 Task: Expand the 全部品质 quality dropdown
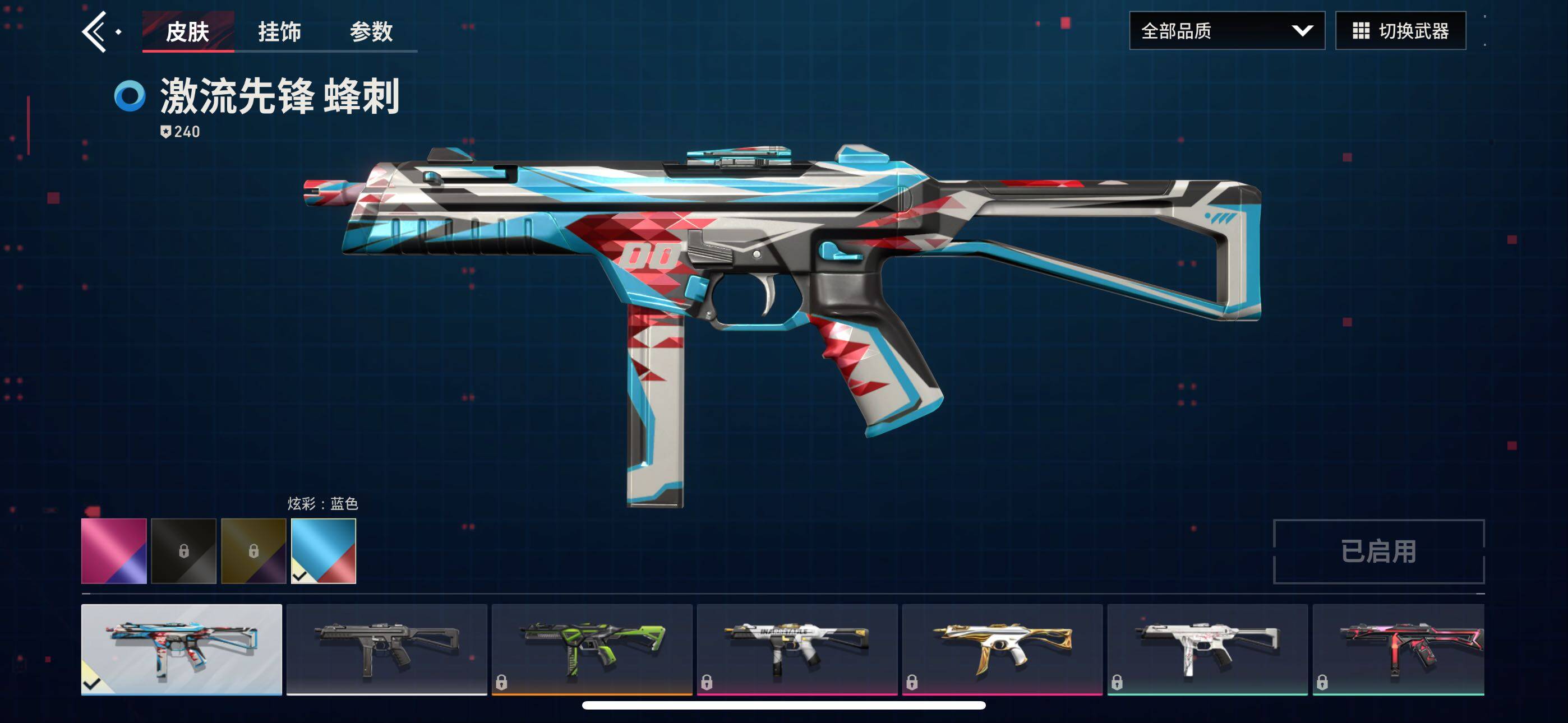1226,30
